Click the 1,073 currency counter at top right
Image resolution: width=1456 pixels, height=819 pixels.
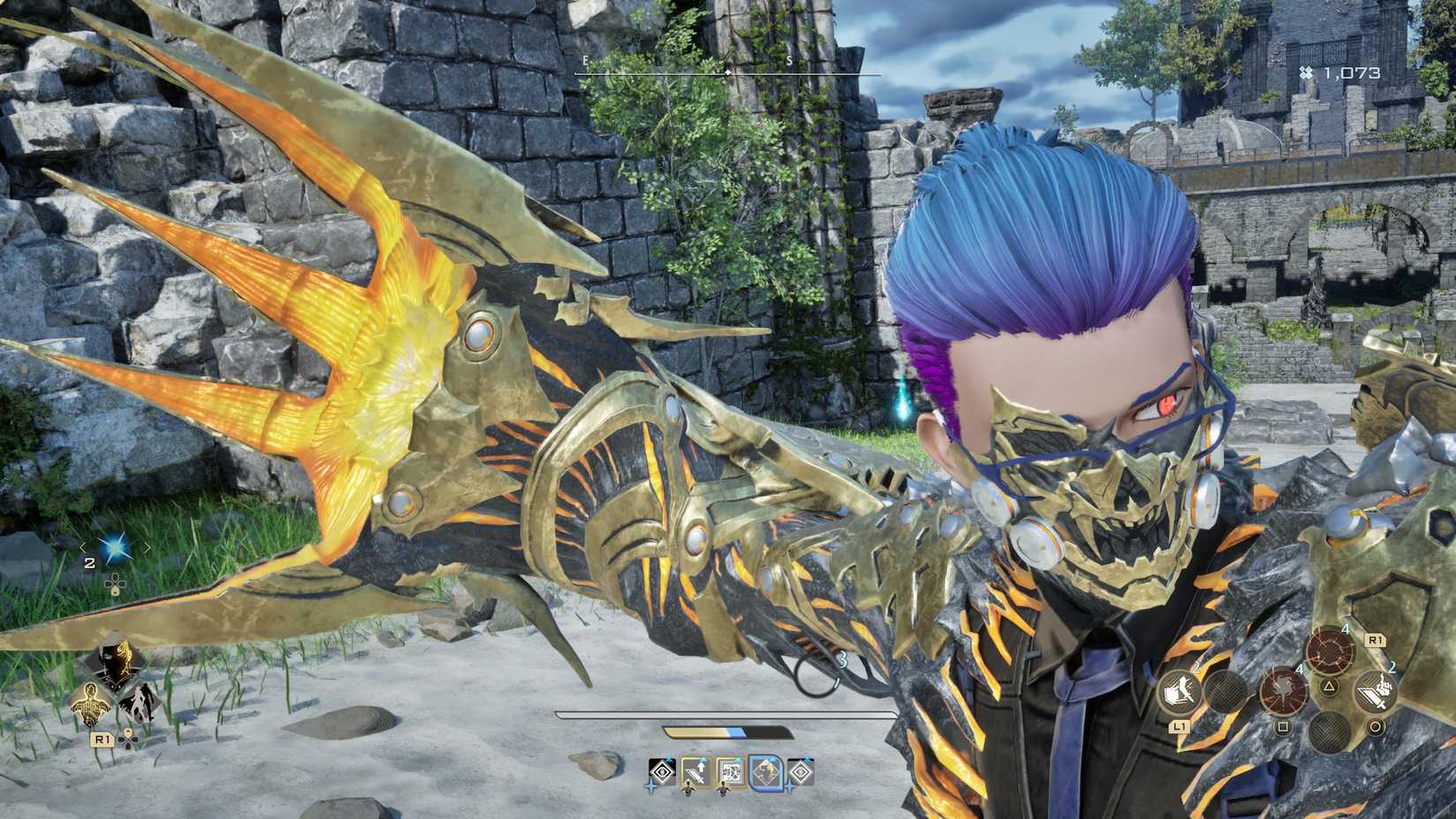coord(1341,74)
